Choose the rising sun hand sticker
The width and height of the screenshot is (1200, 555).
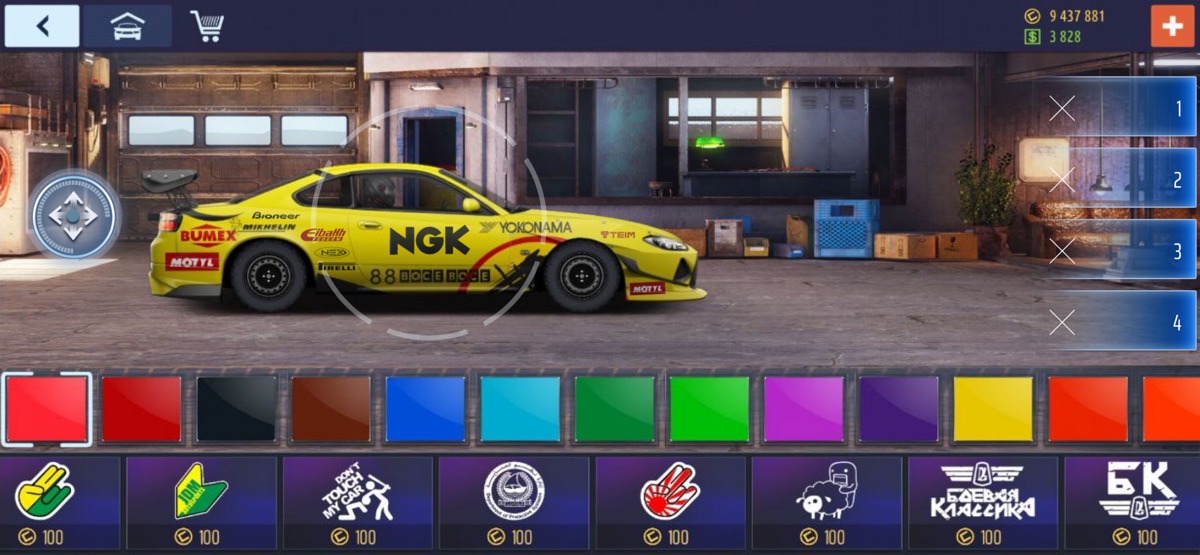[x=670, y=492]
